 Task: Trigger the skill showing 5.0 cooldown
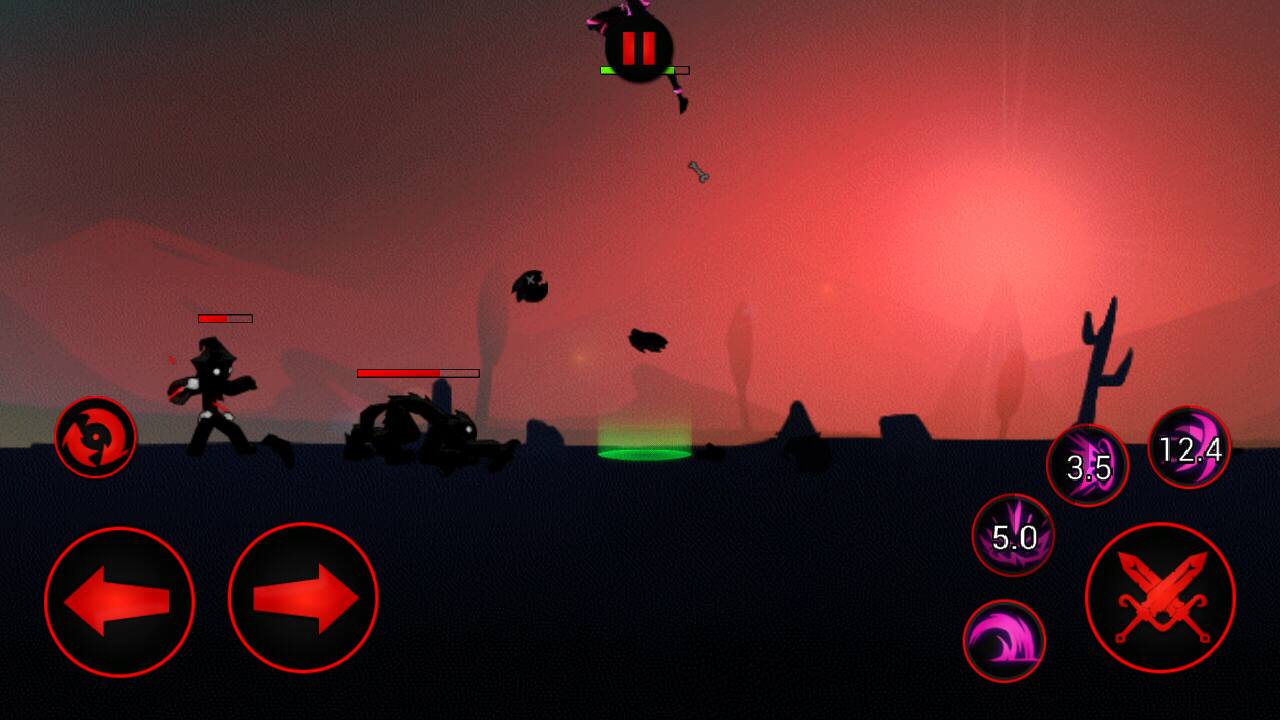(1013, 536)
